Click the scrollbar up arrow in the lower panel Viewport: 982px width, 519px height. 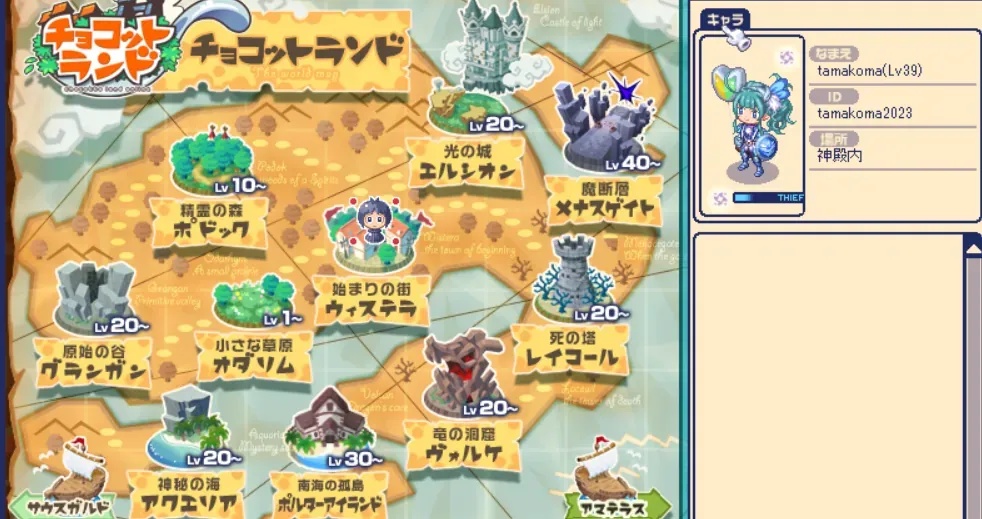click(972, 243)
